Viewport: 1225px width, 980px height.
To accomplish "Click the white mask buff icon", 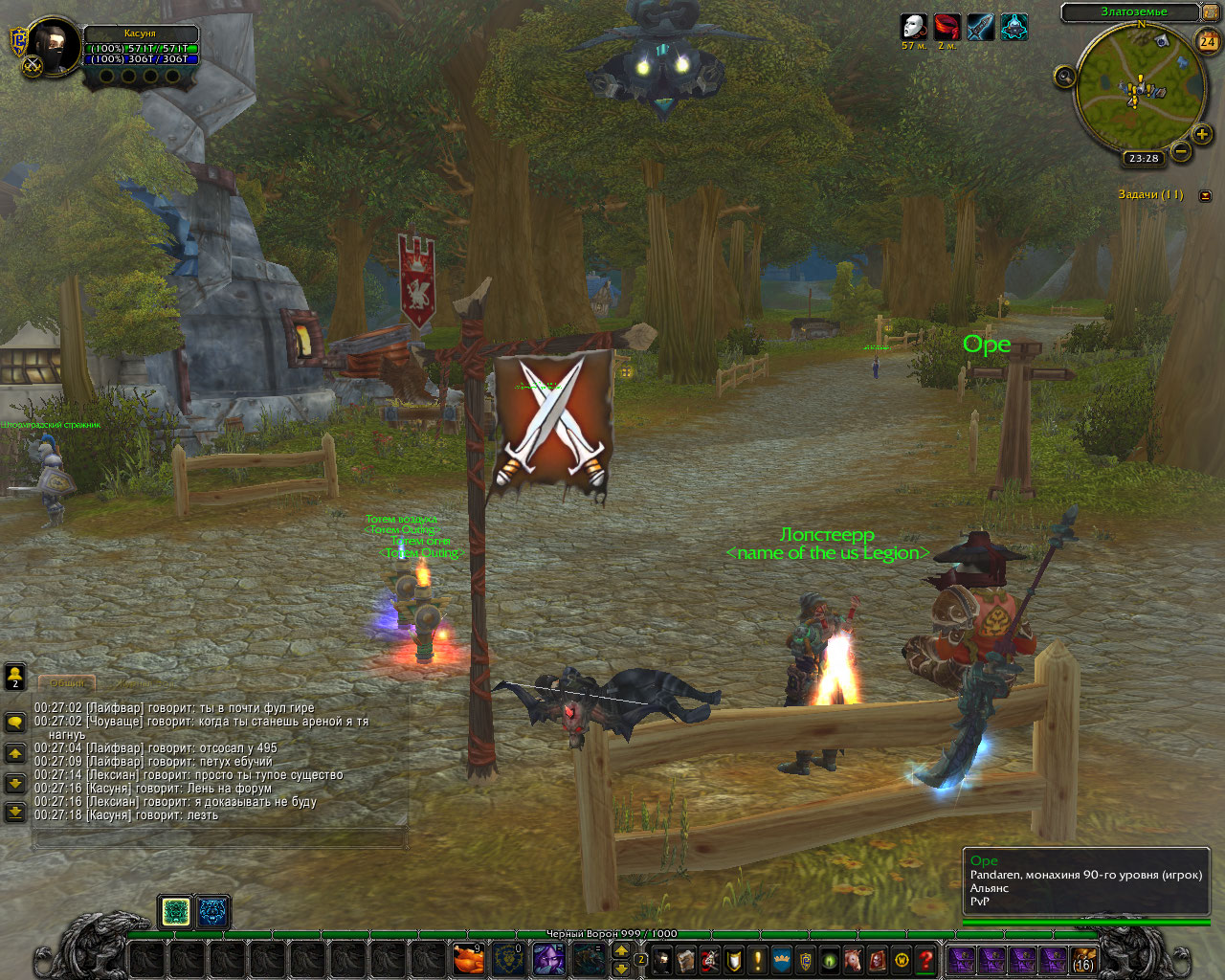I will click(914, 27).
